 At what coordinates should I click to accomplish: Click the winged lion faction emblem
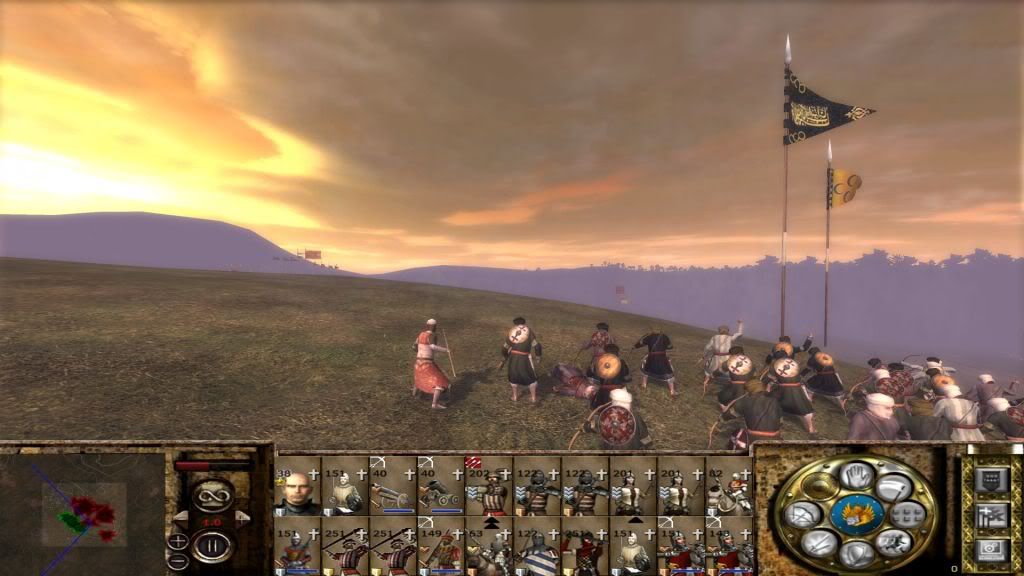(856, 515)
